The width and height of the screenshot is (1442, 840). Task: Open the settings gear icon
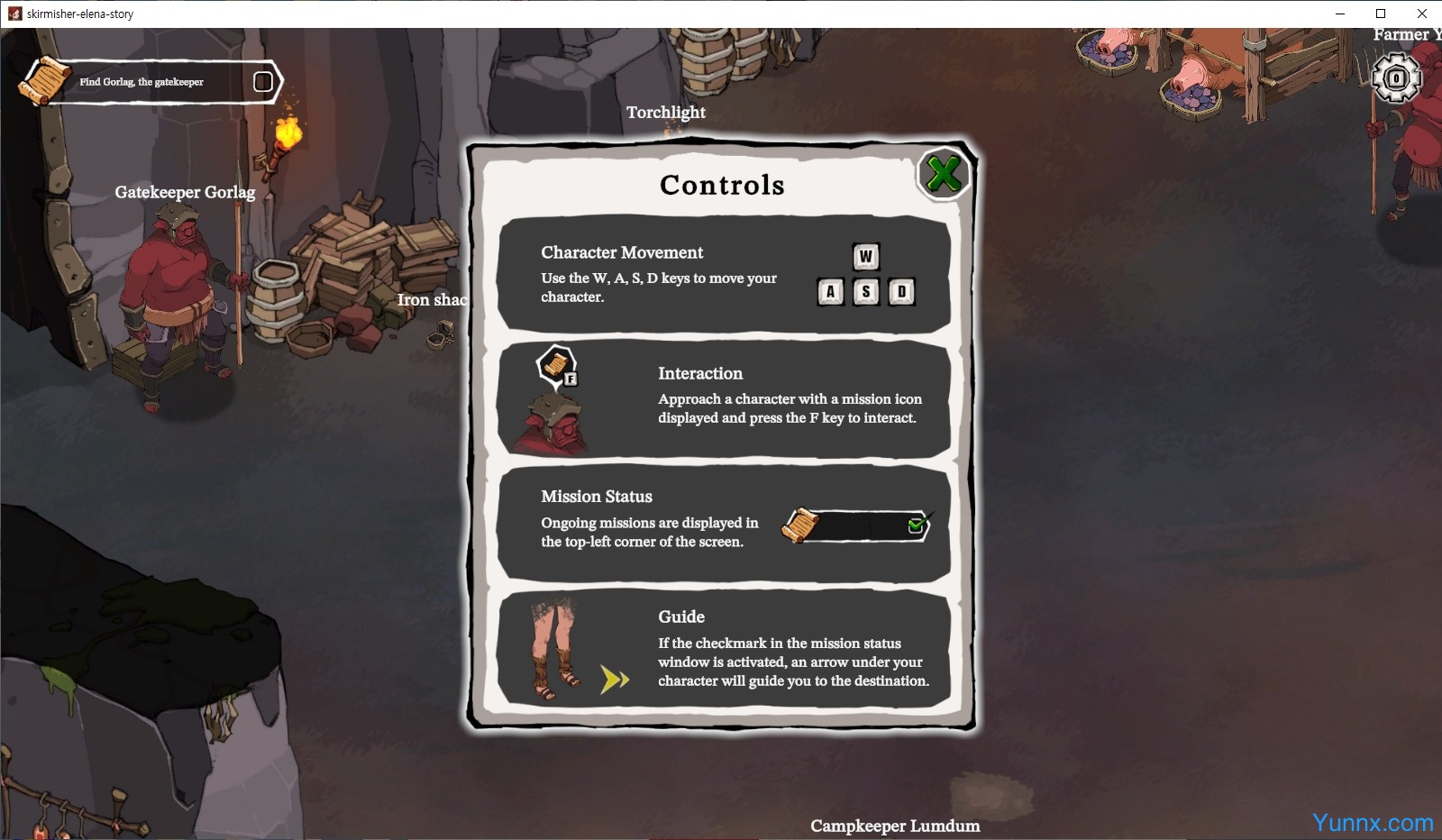click(1396, 78)
